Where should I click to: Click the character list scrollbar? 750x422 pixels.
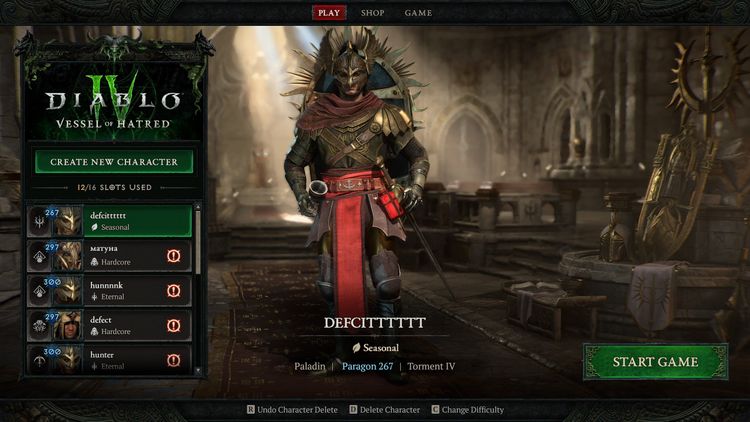(197, 240)
